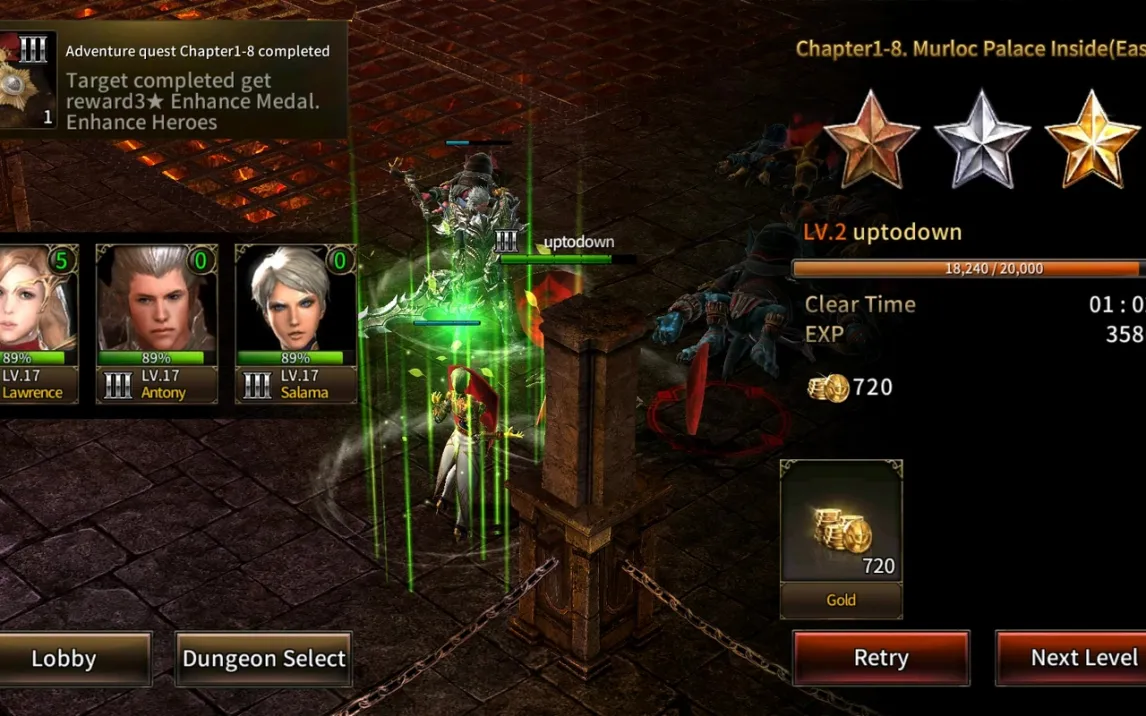
Task: Retry the current level
Action: coord(881,658)
